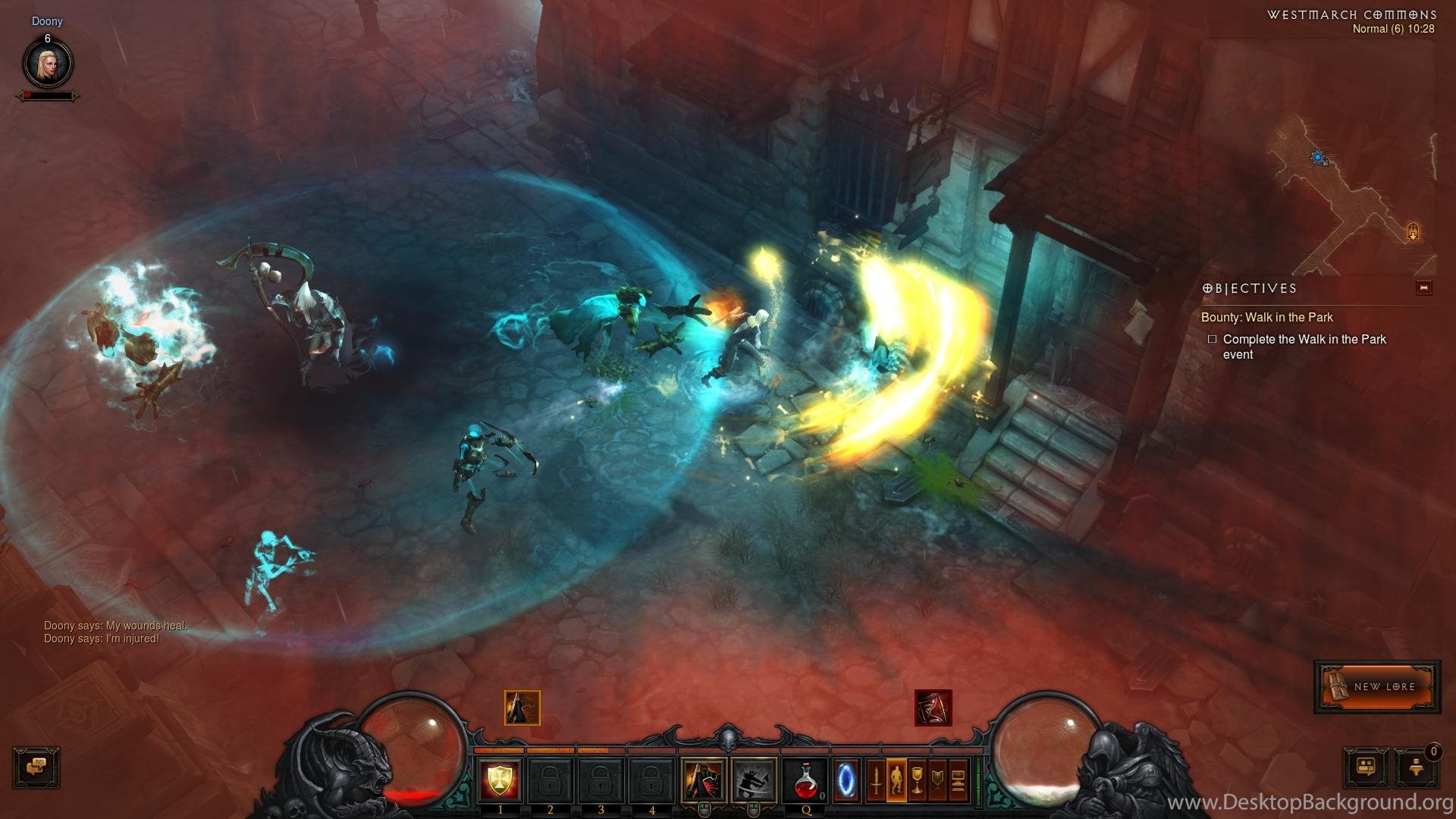Open the inventory via highlighted character figure icon

tap(896, 780)
